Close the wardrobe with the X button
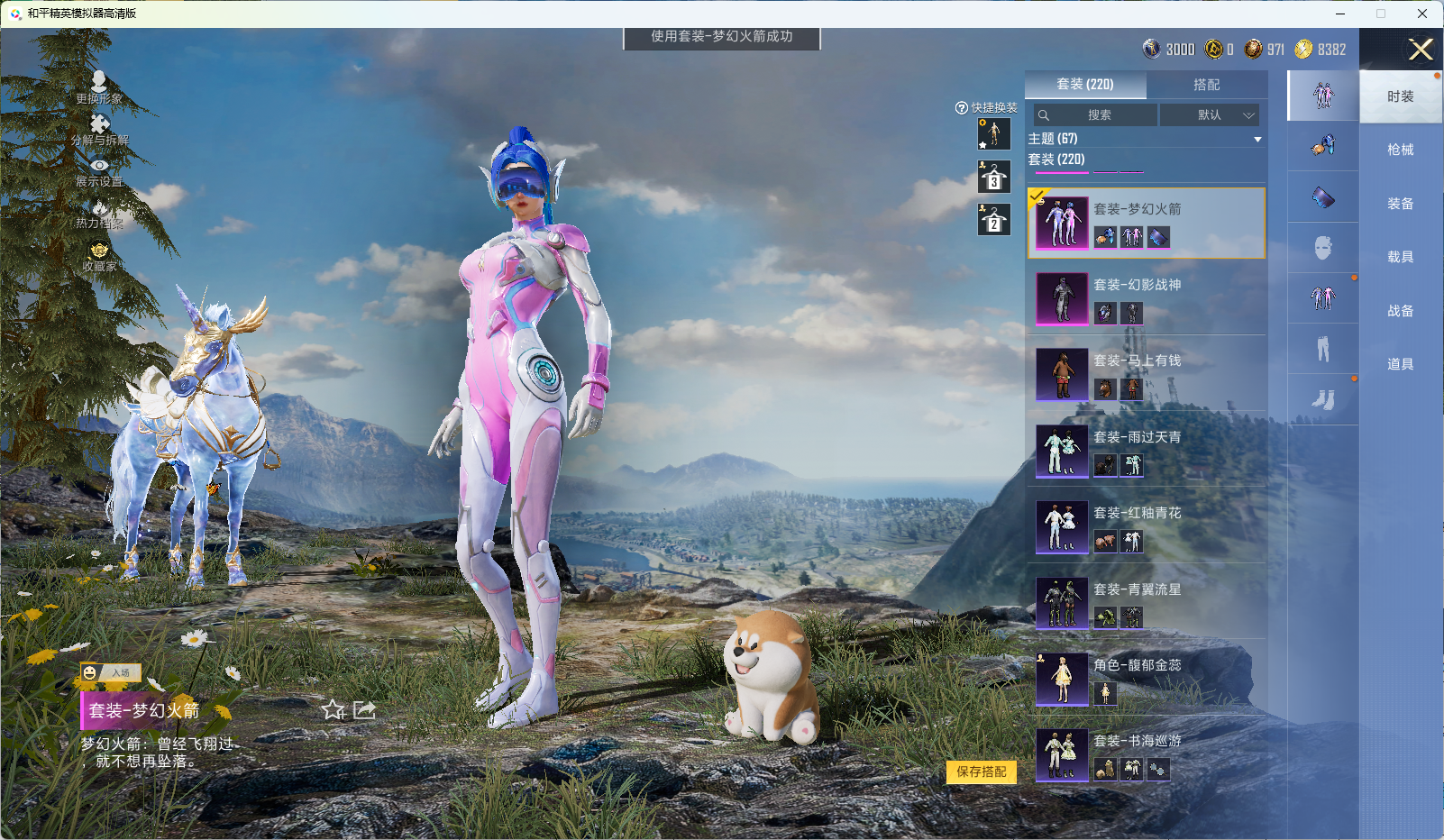Screen dimensions: 1444x840 (1421, 50)
